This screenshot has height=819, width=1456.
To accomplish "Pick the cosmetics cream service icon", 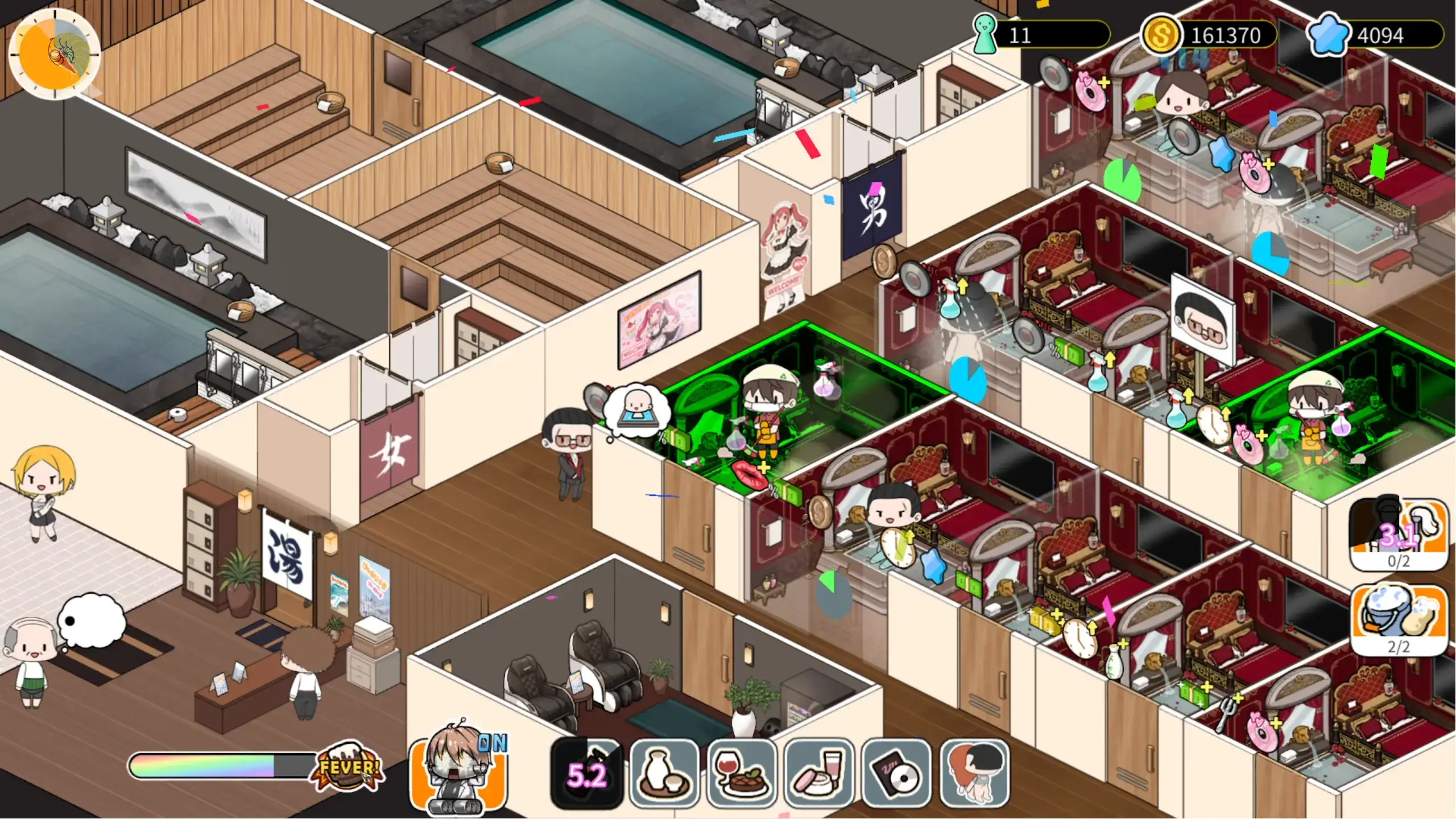I will click(819, 773).
